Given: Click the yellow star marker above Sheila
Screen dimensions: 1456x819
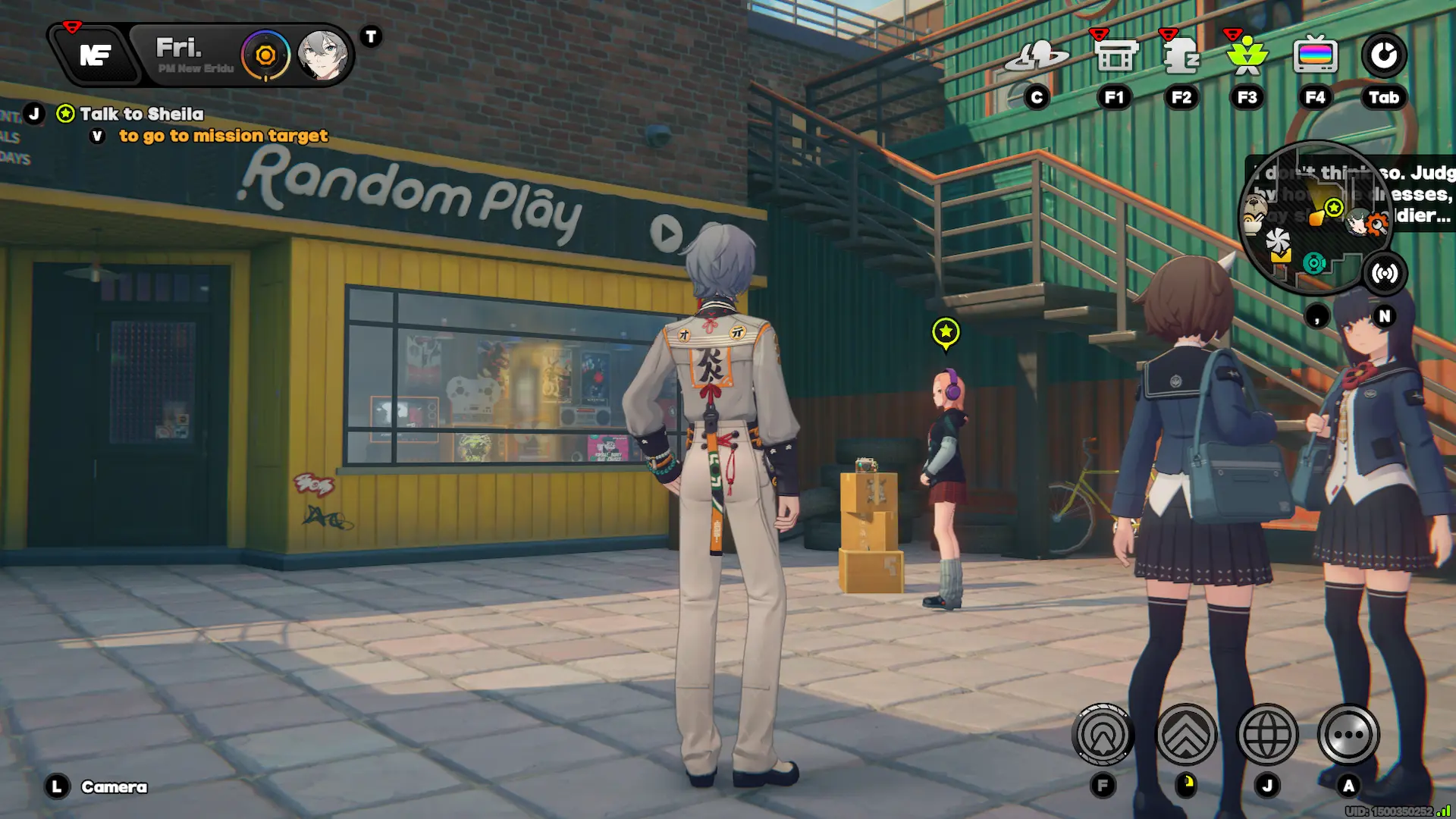Looking at the screenshot, I should click(944, 331).
